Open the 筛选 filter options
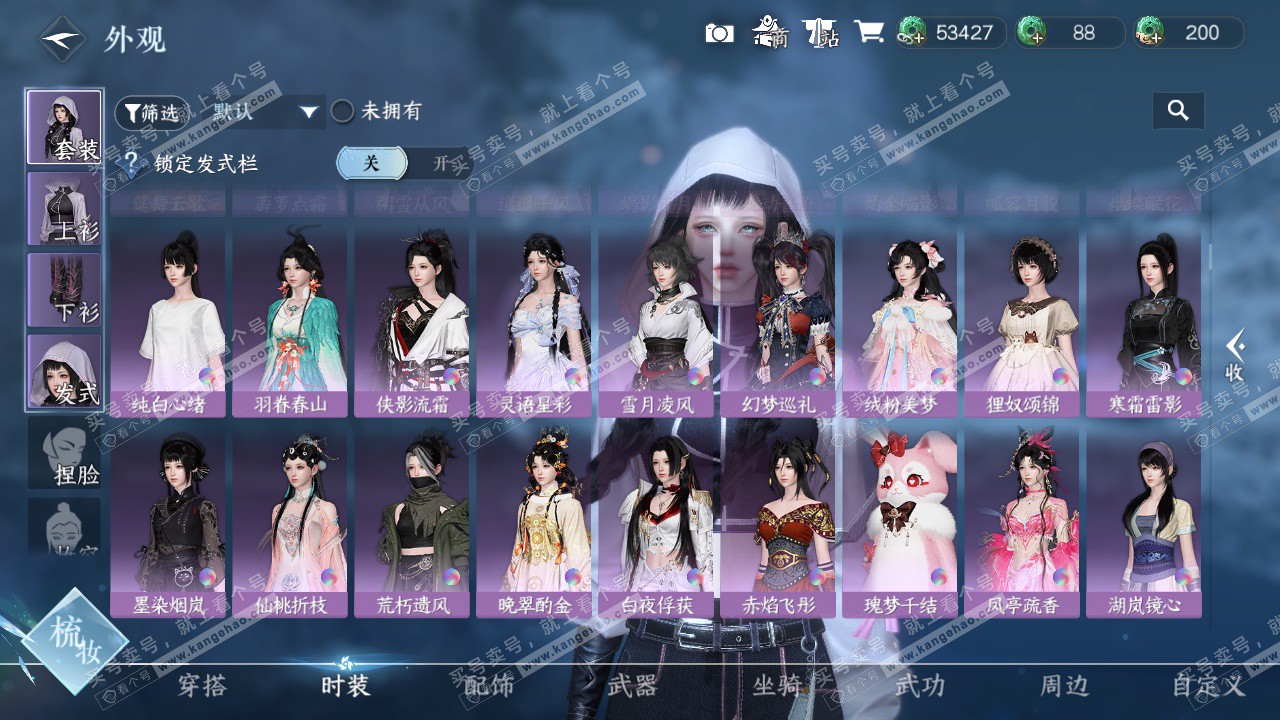 pyautogui.click(x=151, y=113)
